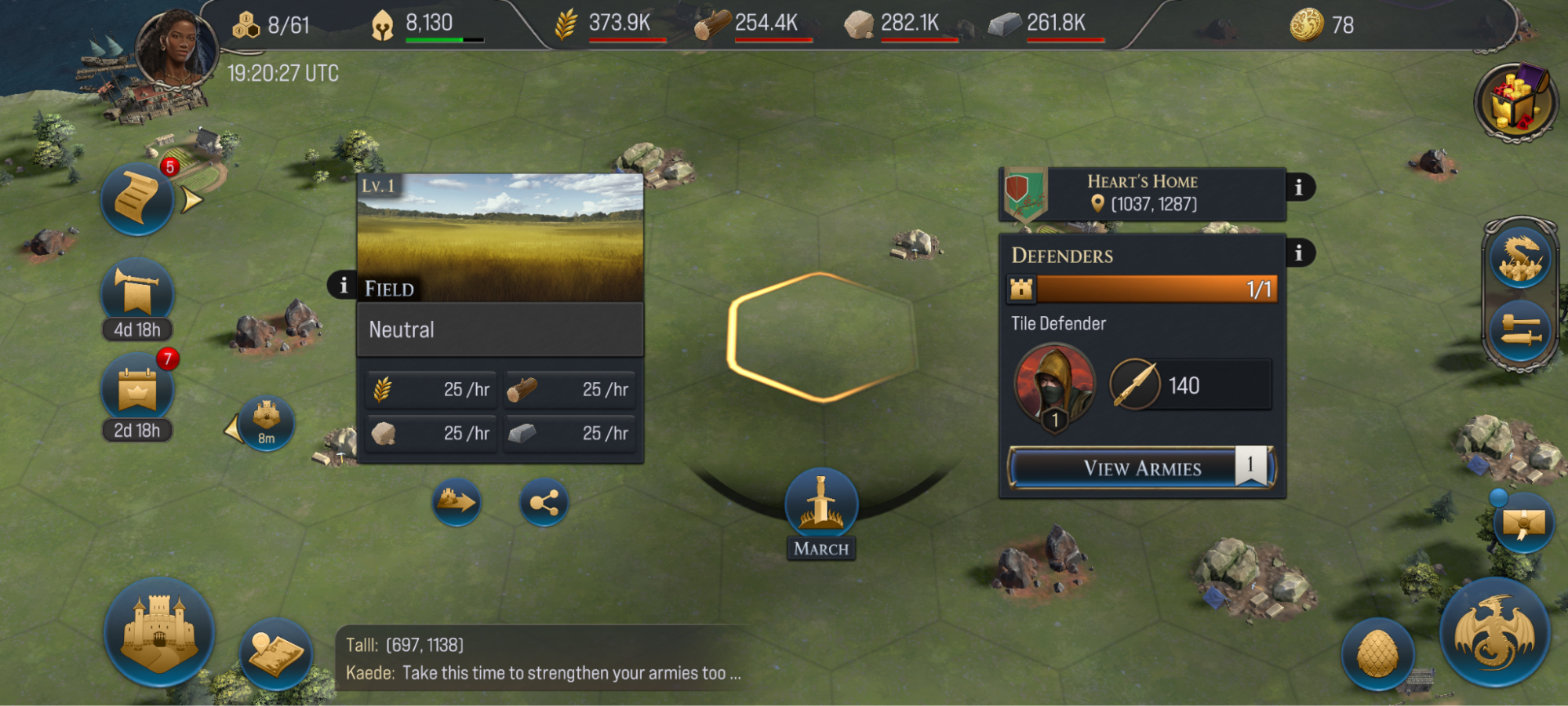
Task: Show Field tile info
Action: (x=343, y=286)
